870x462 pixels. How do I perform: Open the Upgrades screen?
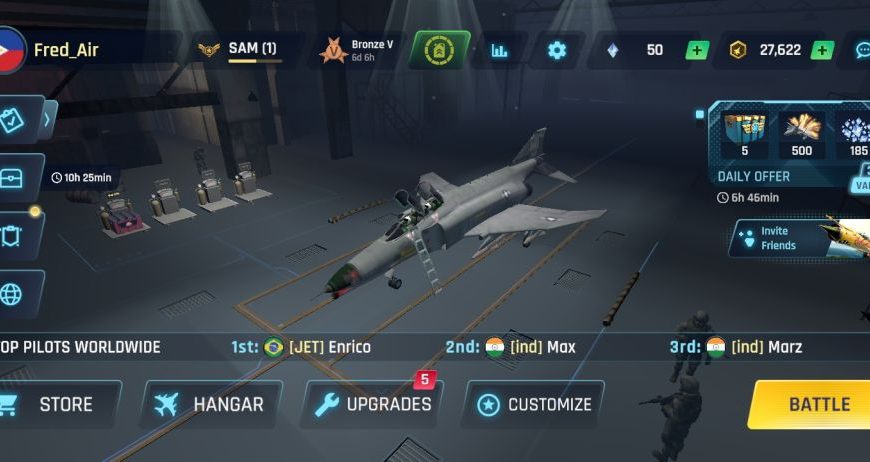click(x=373, y=405)
